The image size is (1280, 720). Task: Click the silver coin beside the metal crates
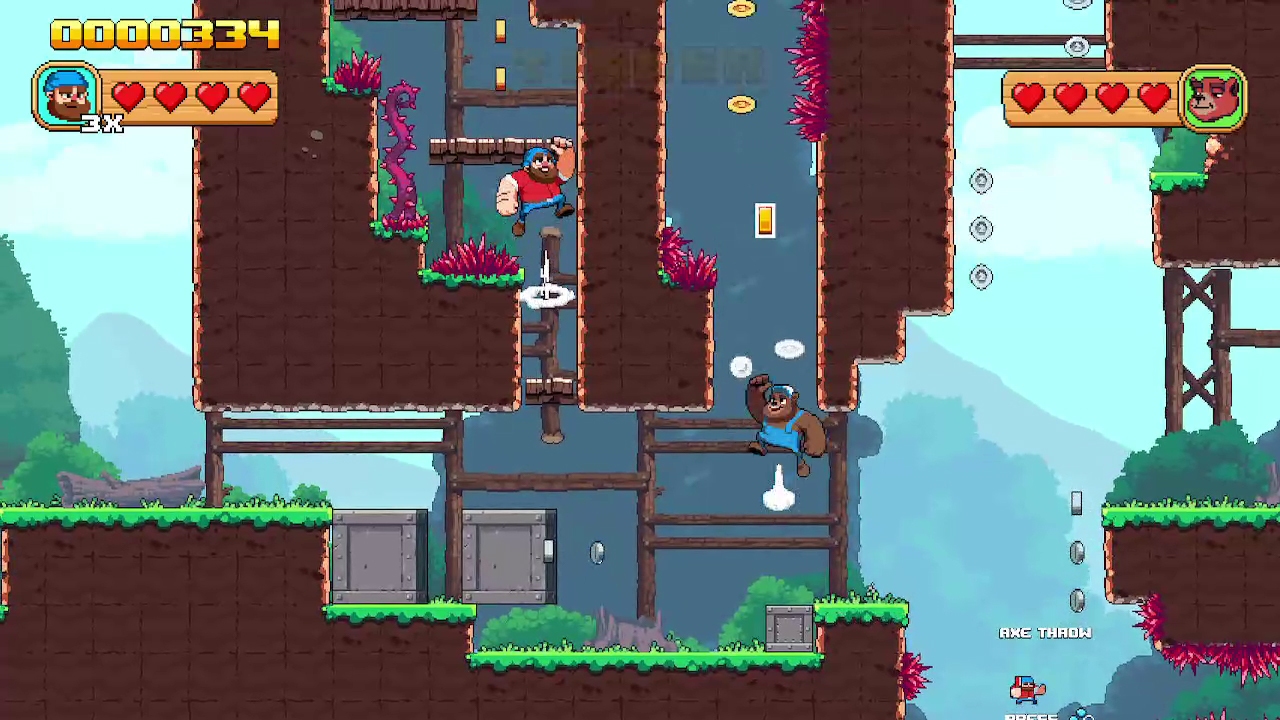[x=597, y=554]
